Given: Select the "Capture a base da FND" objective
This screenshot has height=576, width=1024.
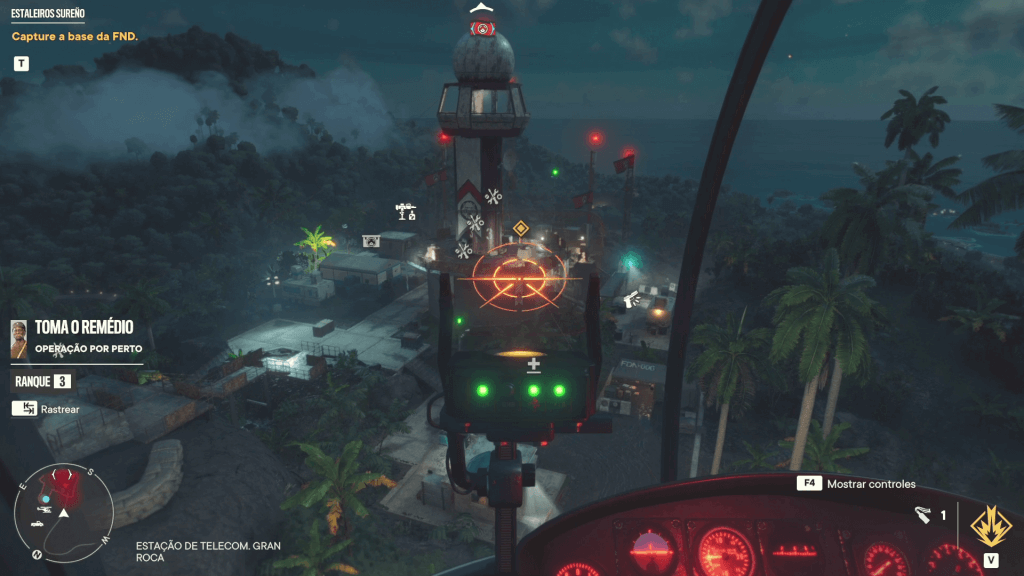Looking at the screenshot, I should coord(74,37).
